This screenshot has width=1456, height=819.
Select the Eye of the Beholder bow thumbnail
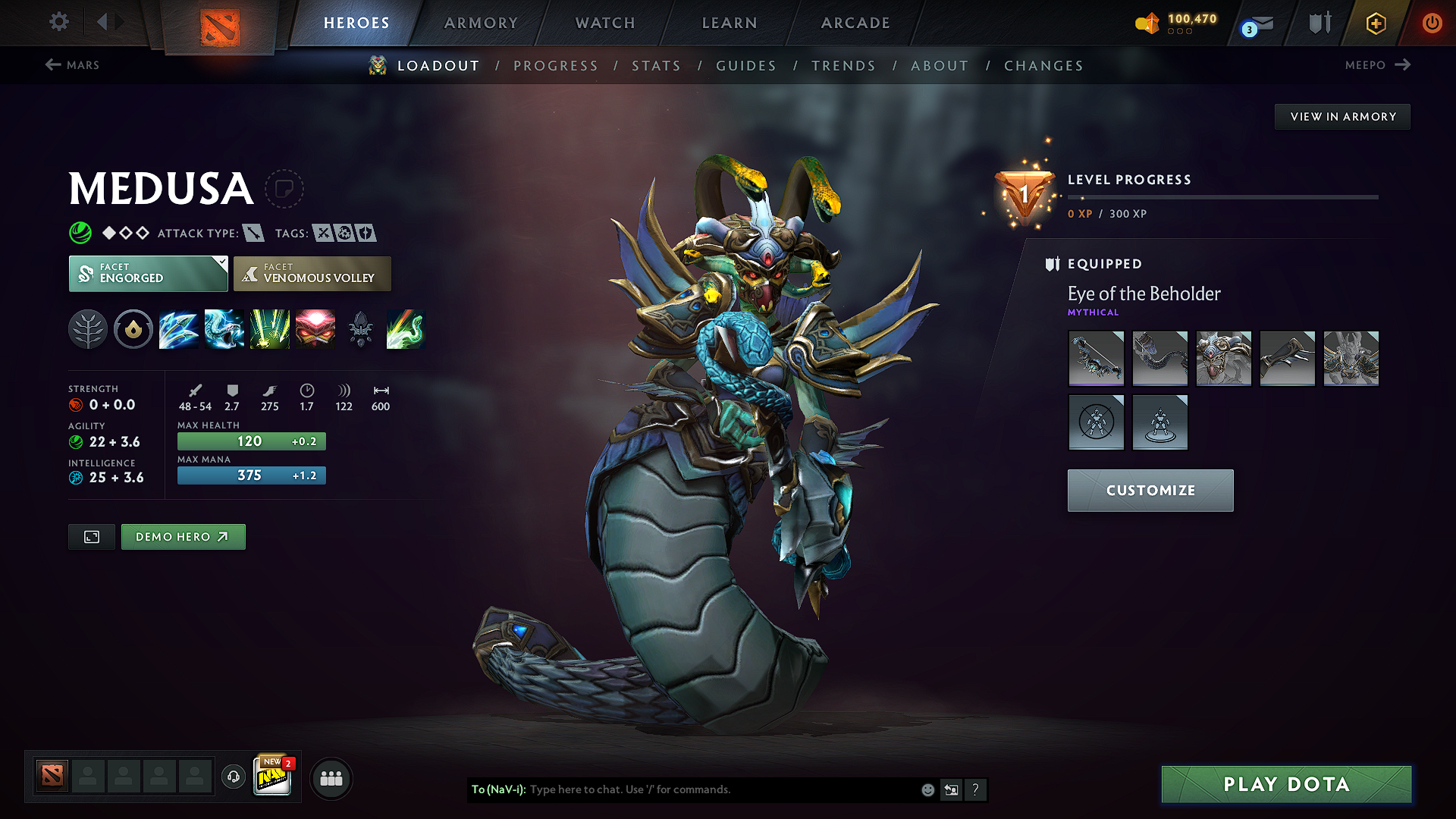(x=1096, y=358)
